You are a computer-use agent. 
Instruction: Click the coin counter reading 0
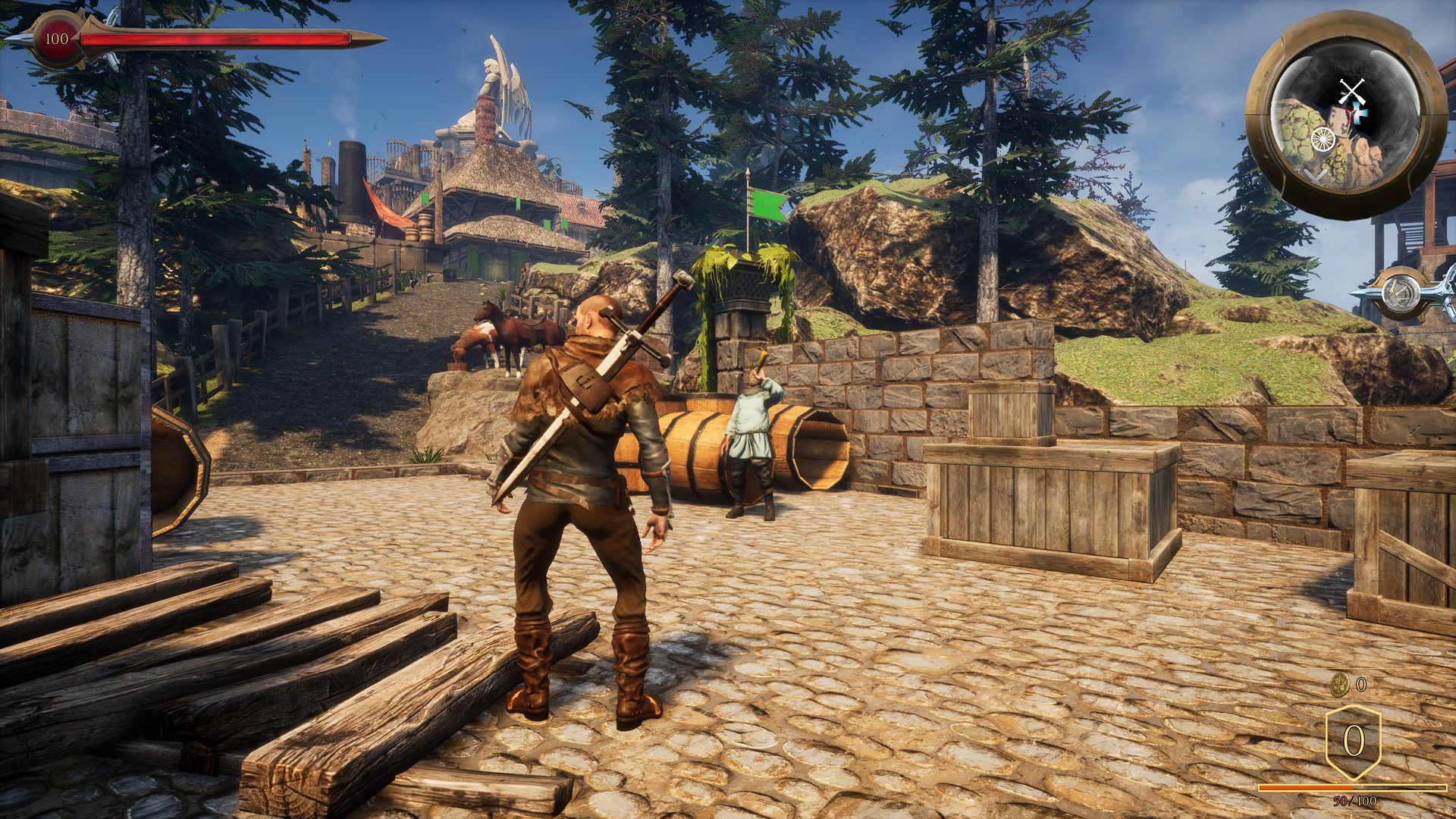point(1360,684)
